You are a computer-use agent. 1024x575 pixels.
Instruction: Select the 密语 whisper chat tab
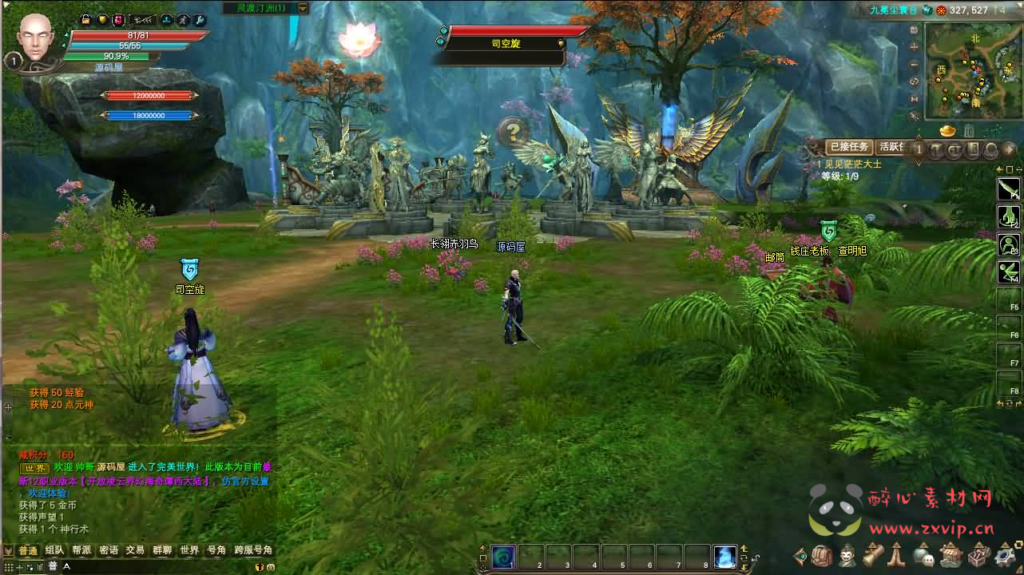[x=108, y=550]
